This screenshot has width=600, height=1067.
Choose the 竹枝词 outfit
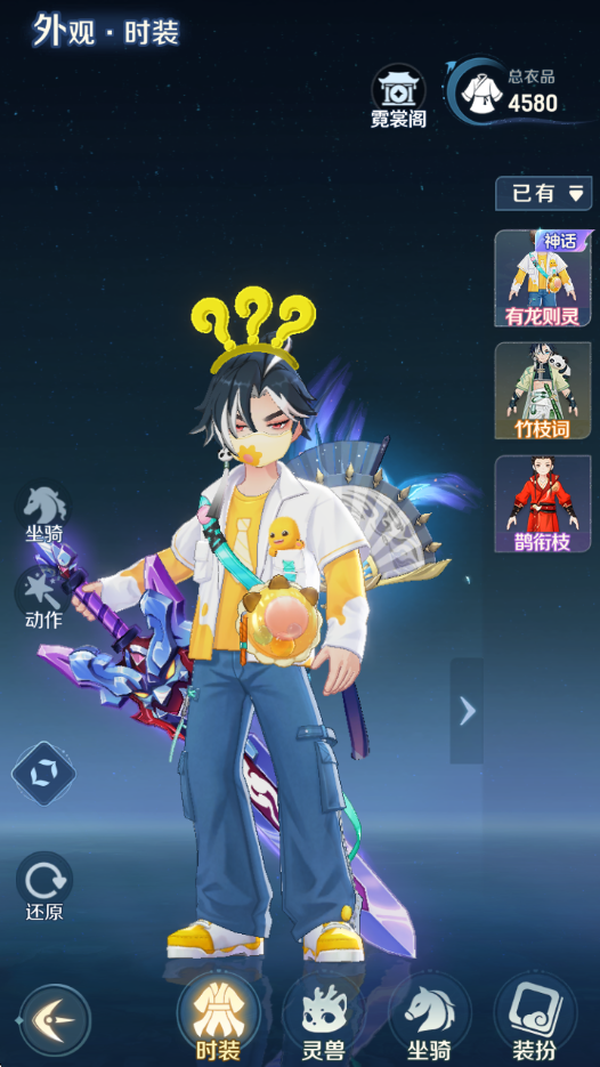543,391
